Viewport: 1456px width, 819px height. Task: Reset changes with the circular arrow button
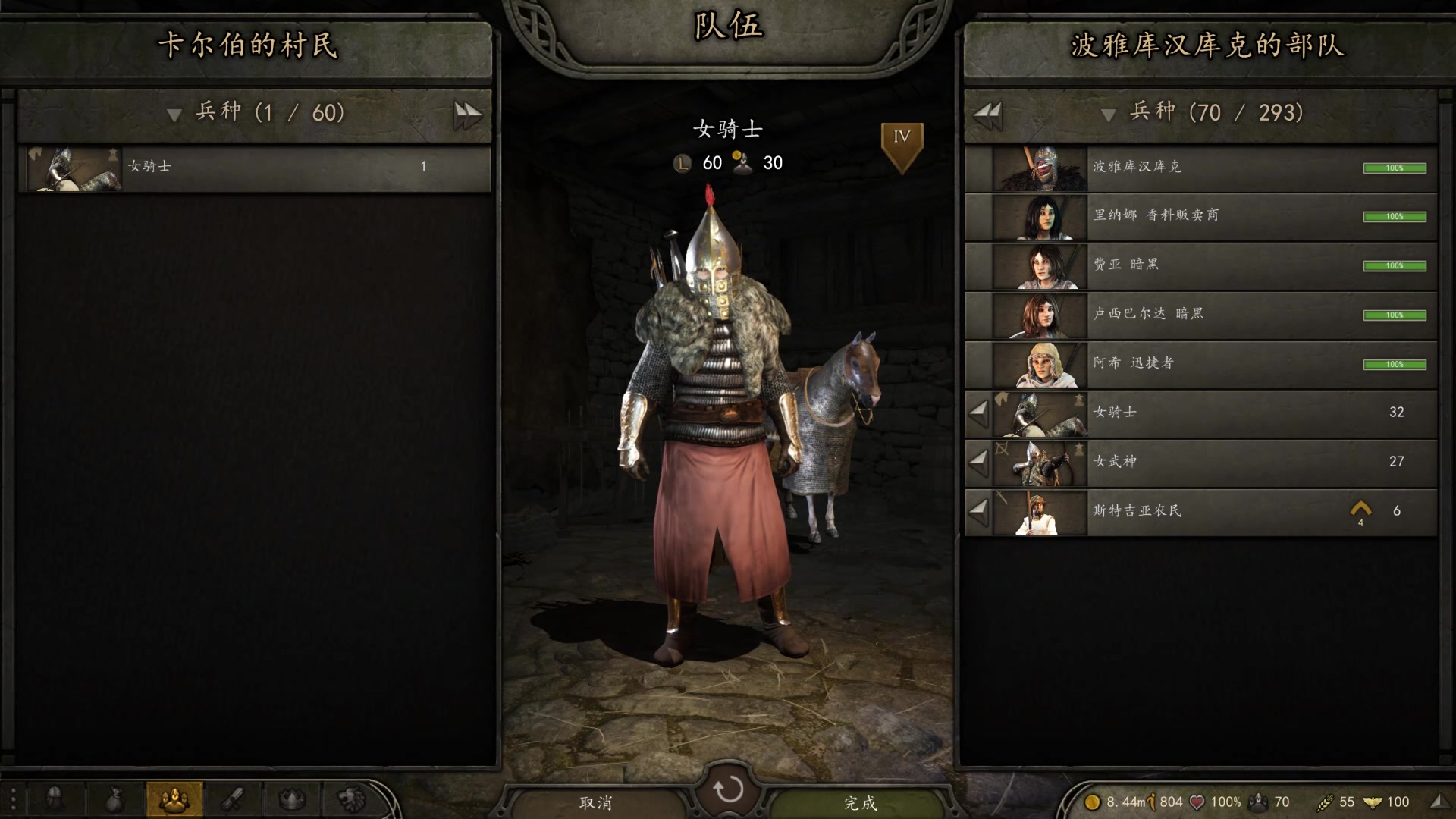coord(728,789)
